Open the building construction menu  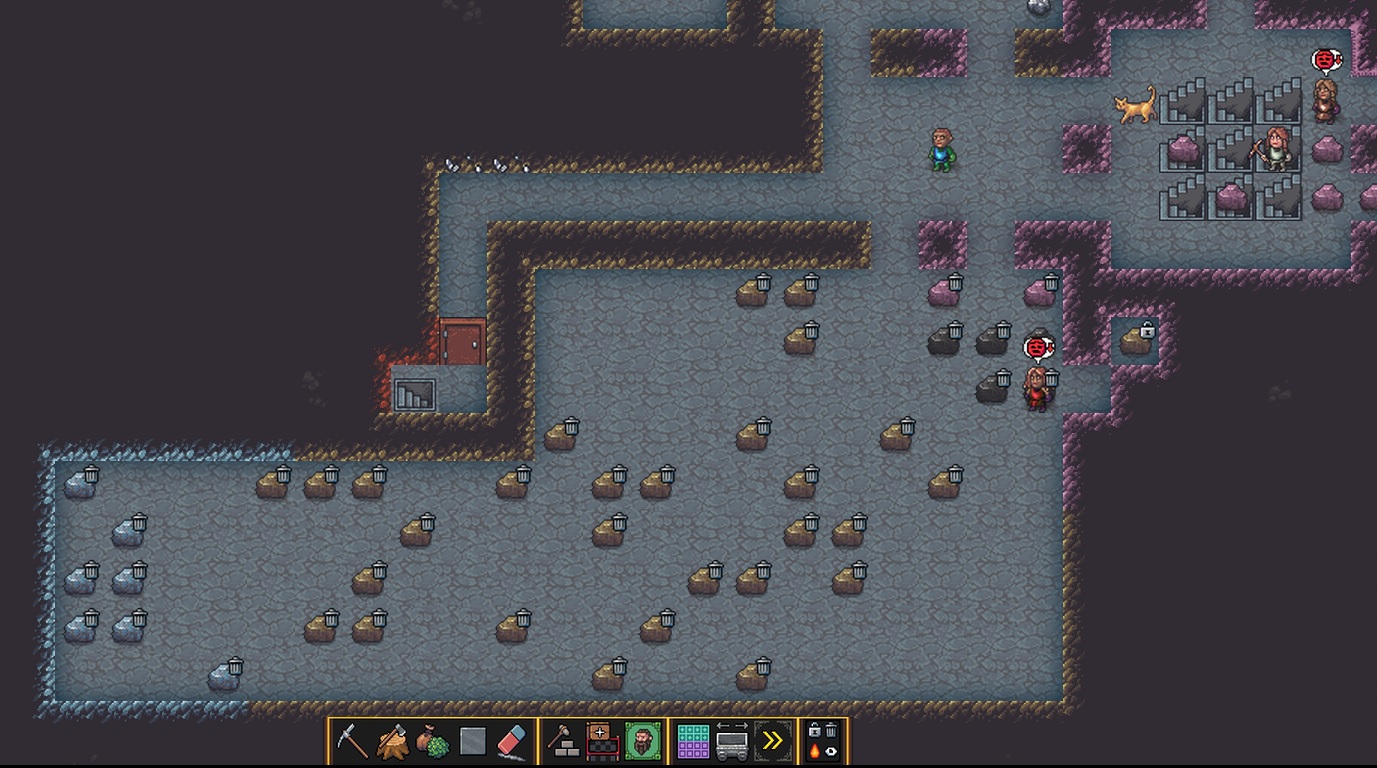point(562,740)
